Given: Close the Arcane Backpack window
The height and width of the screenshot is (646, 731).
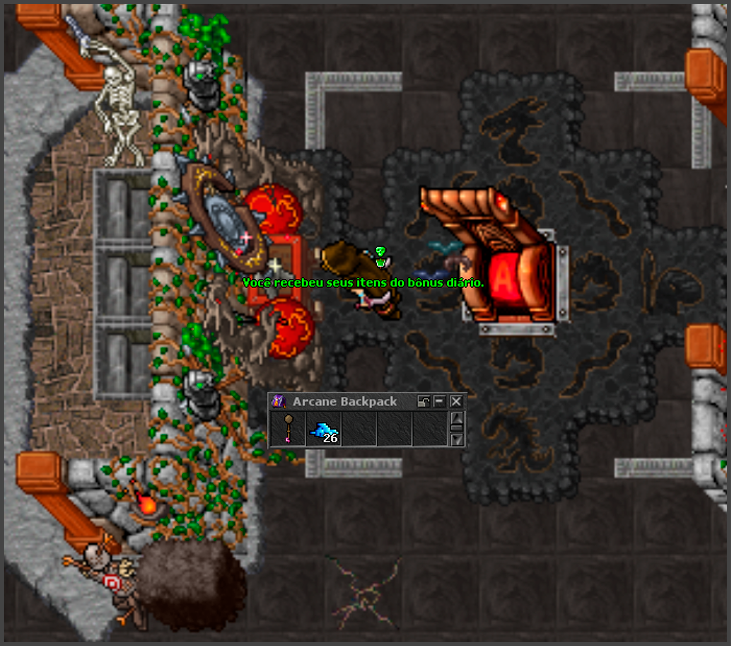Looking at the screenshot, I should click(x=456, y=401).
